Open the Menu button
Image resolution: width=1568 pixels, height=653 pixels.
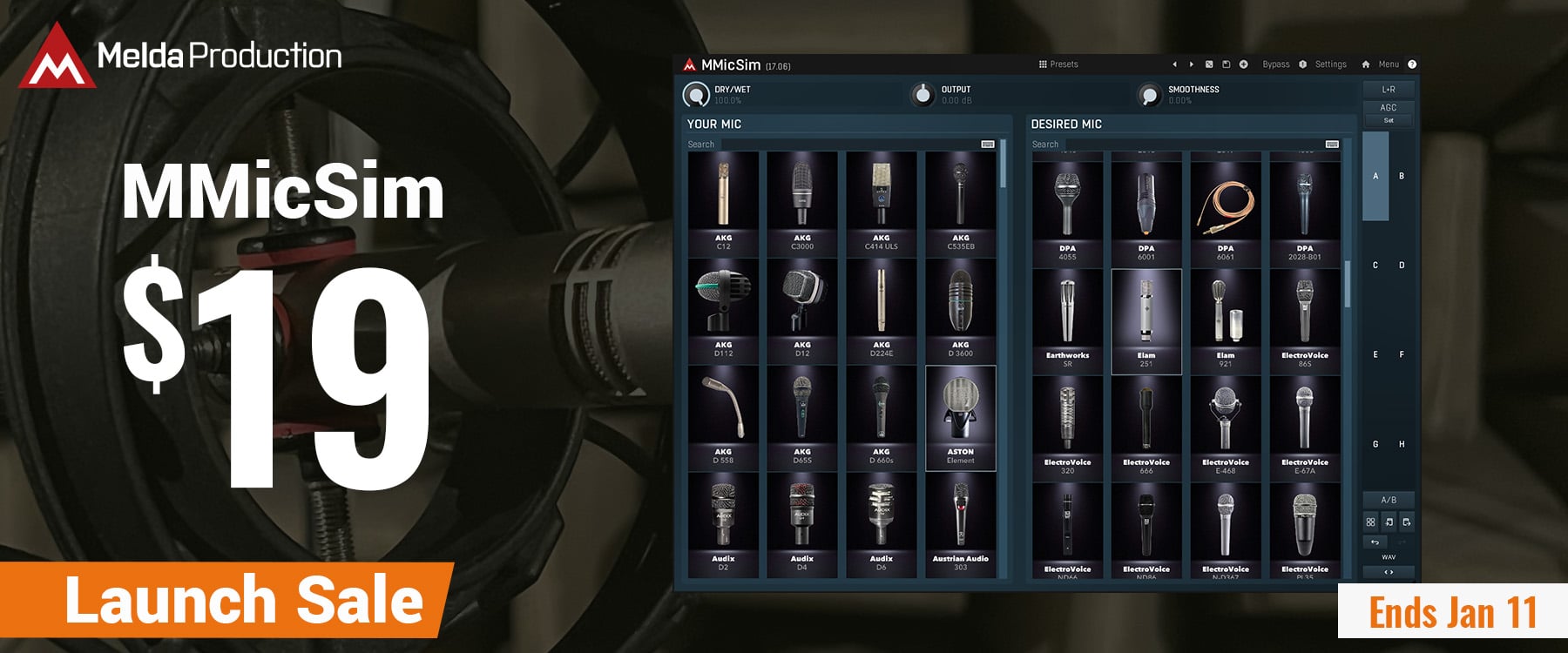1388,64
